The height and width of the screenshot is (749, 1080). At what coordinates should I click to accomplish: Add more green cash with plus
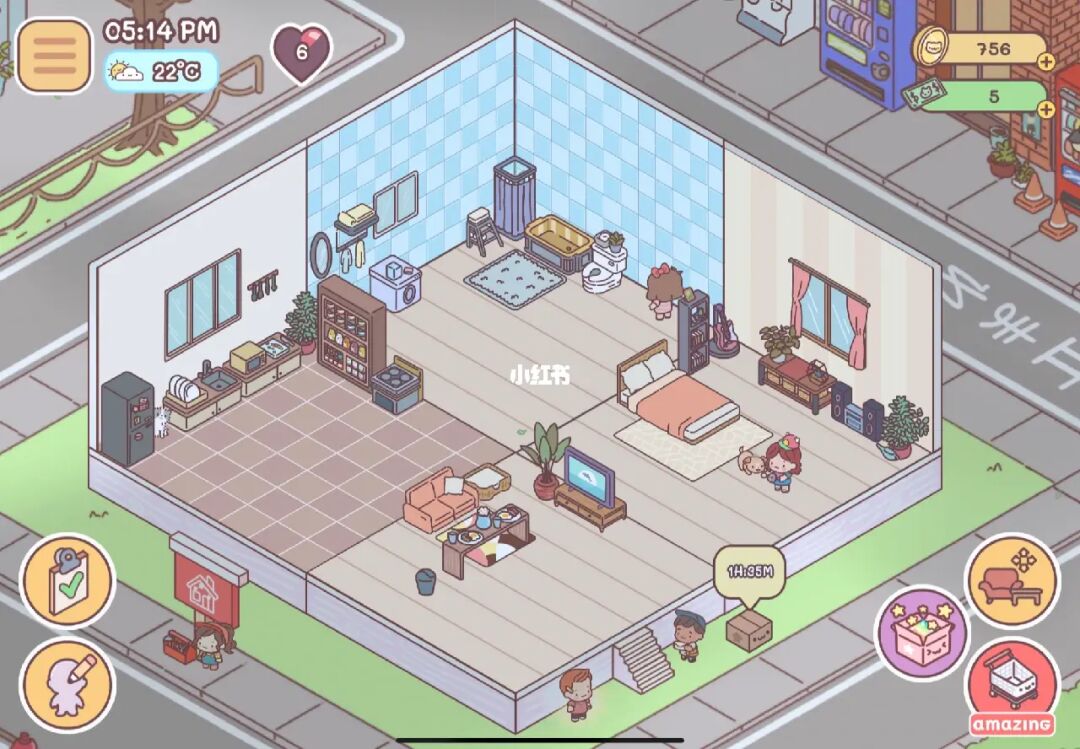(x=1045, y=108)
